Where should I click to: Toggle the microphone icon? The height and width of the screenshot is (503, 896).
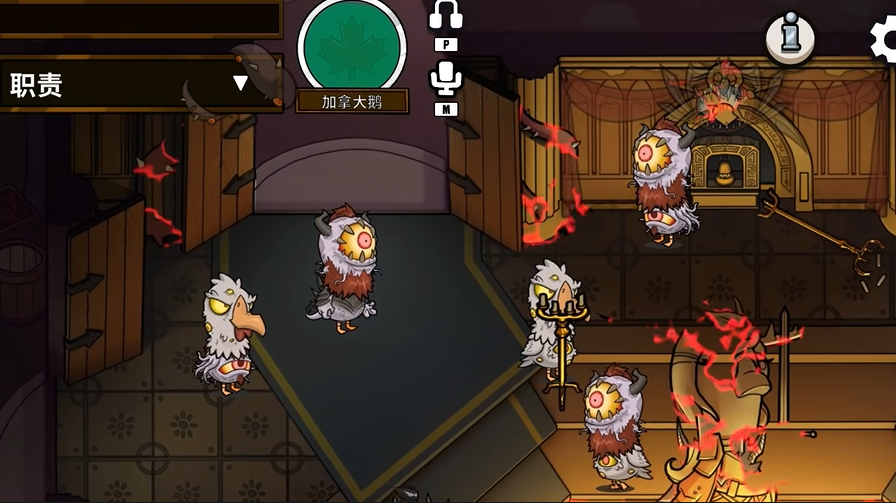(x=445, y=77)
